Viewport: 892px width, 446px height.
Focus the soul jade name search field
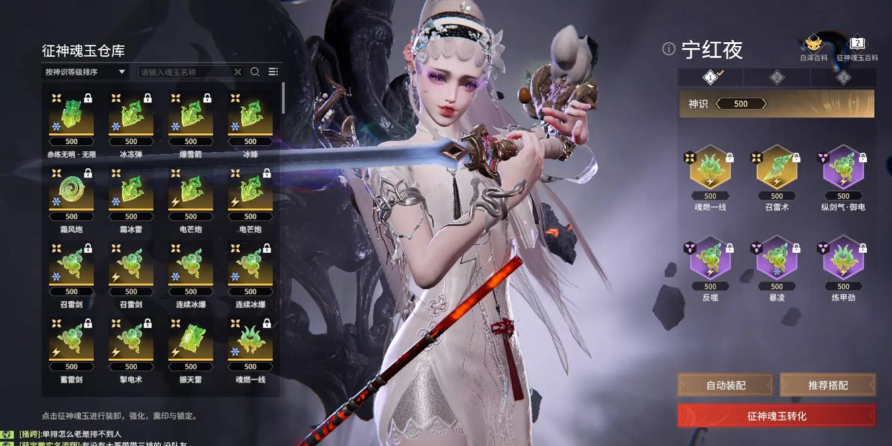[x=185, y=72]
